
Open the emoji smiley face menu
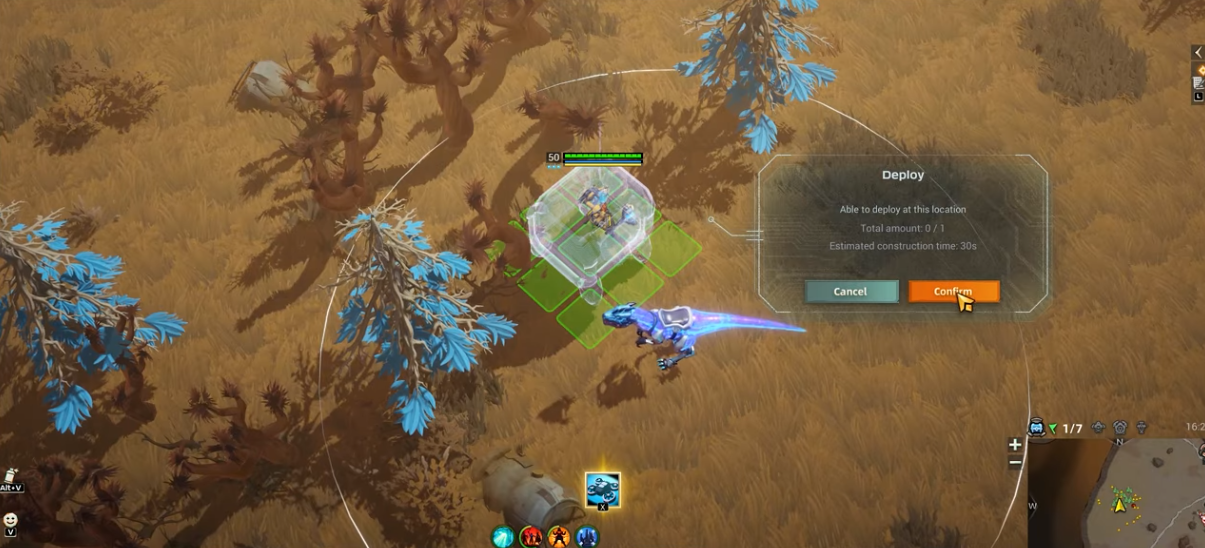pyautogui.click(x=10, y=521)
